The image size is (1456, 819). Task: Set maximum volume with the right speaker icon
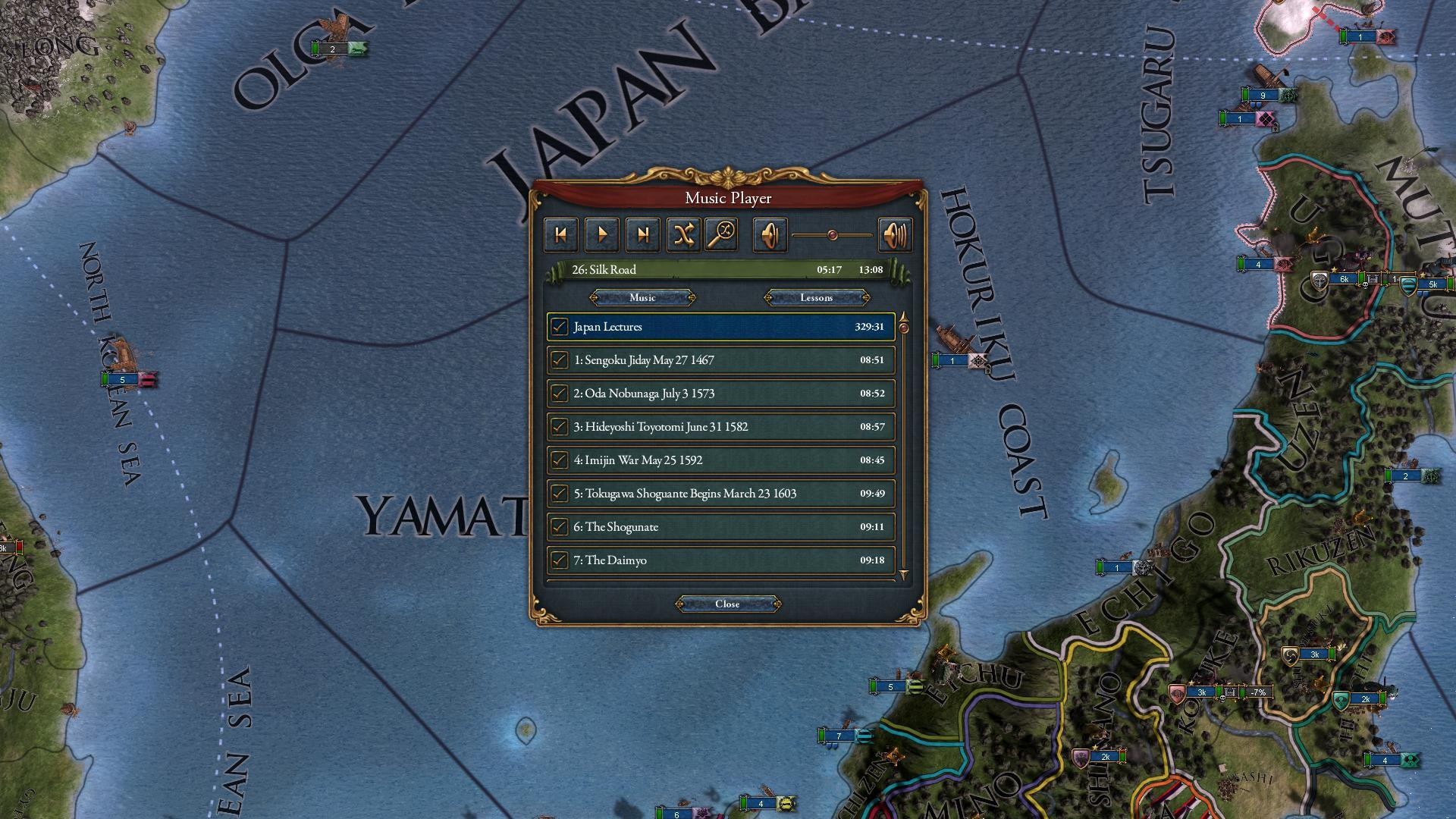click(896, 234)
